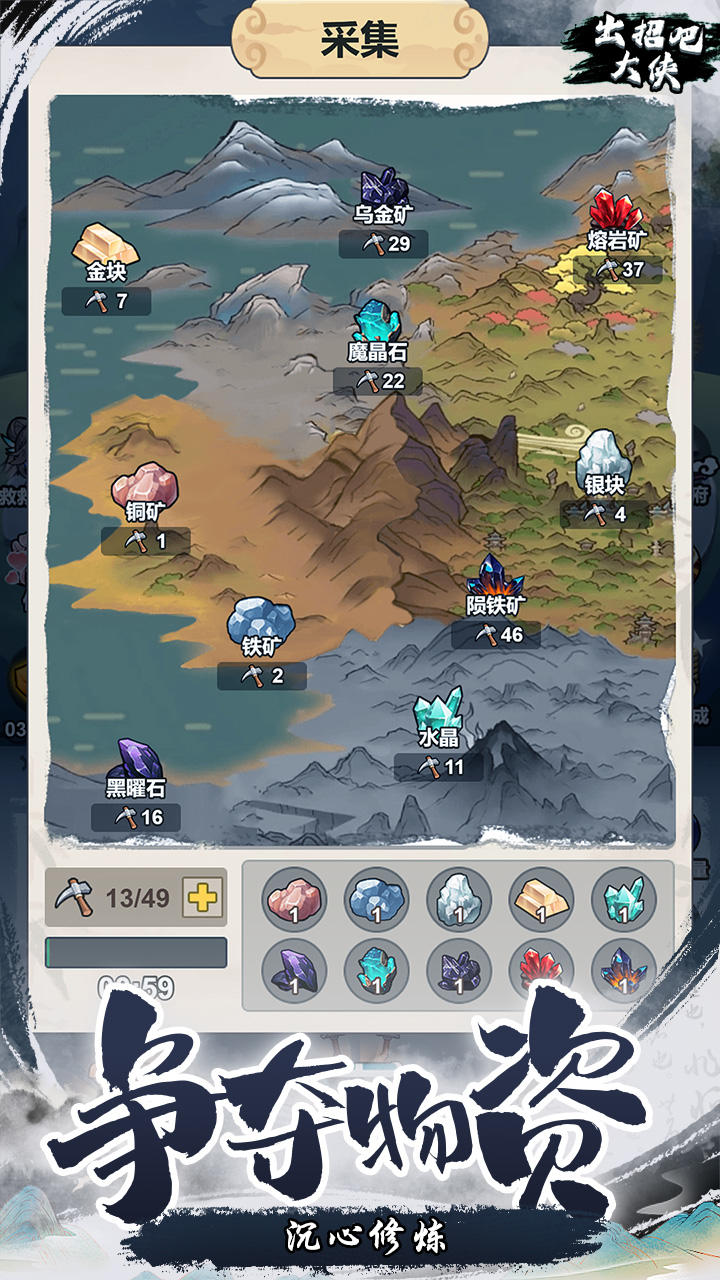The height and width of the screenshot is (1280, 720).
Task: Choose the 乌金矿 mining node
Action: (384, 190)
